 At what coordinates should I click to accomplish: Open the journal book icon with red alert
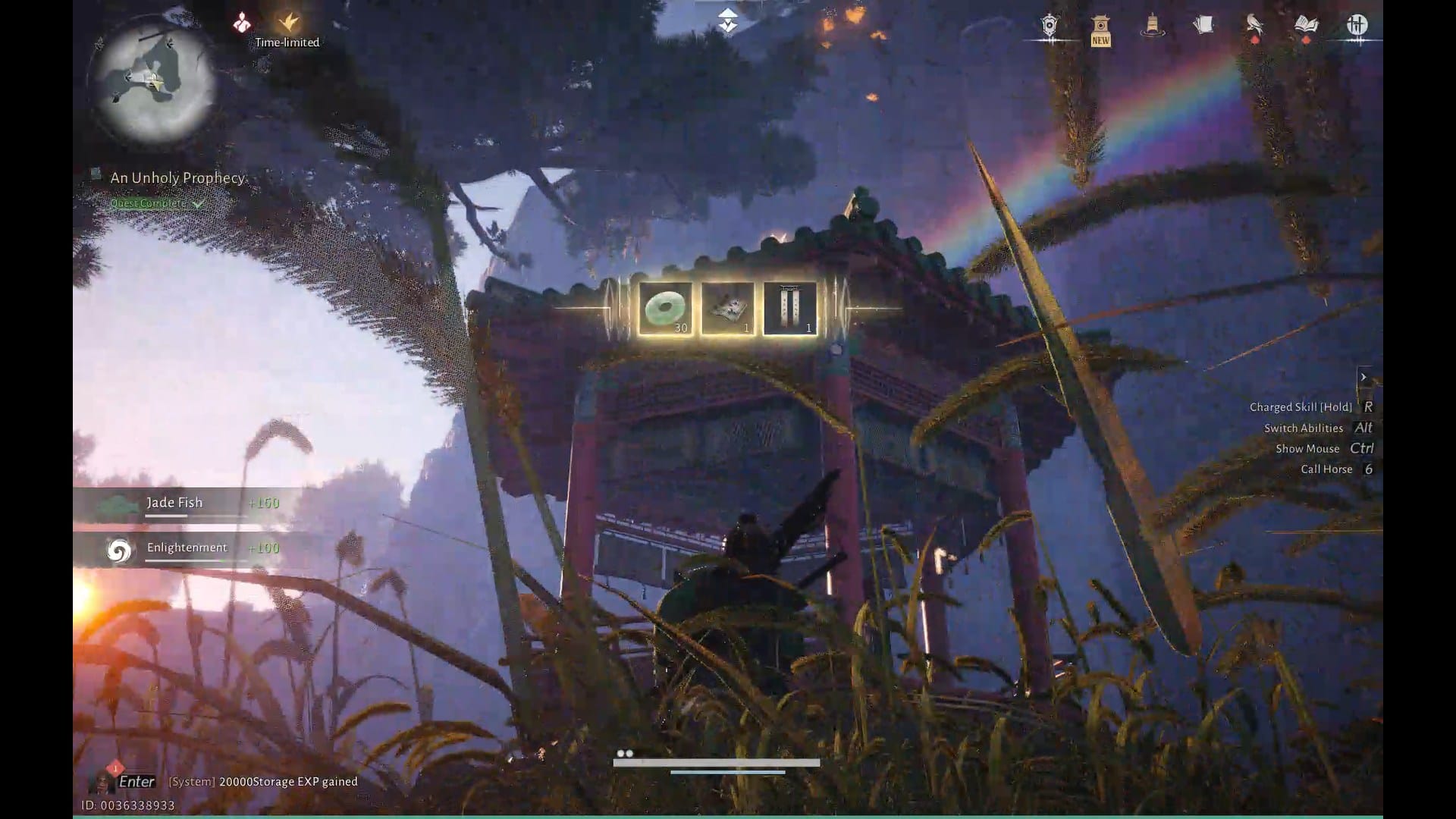pos(1306,25)
